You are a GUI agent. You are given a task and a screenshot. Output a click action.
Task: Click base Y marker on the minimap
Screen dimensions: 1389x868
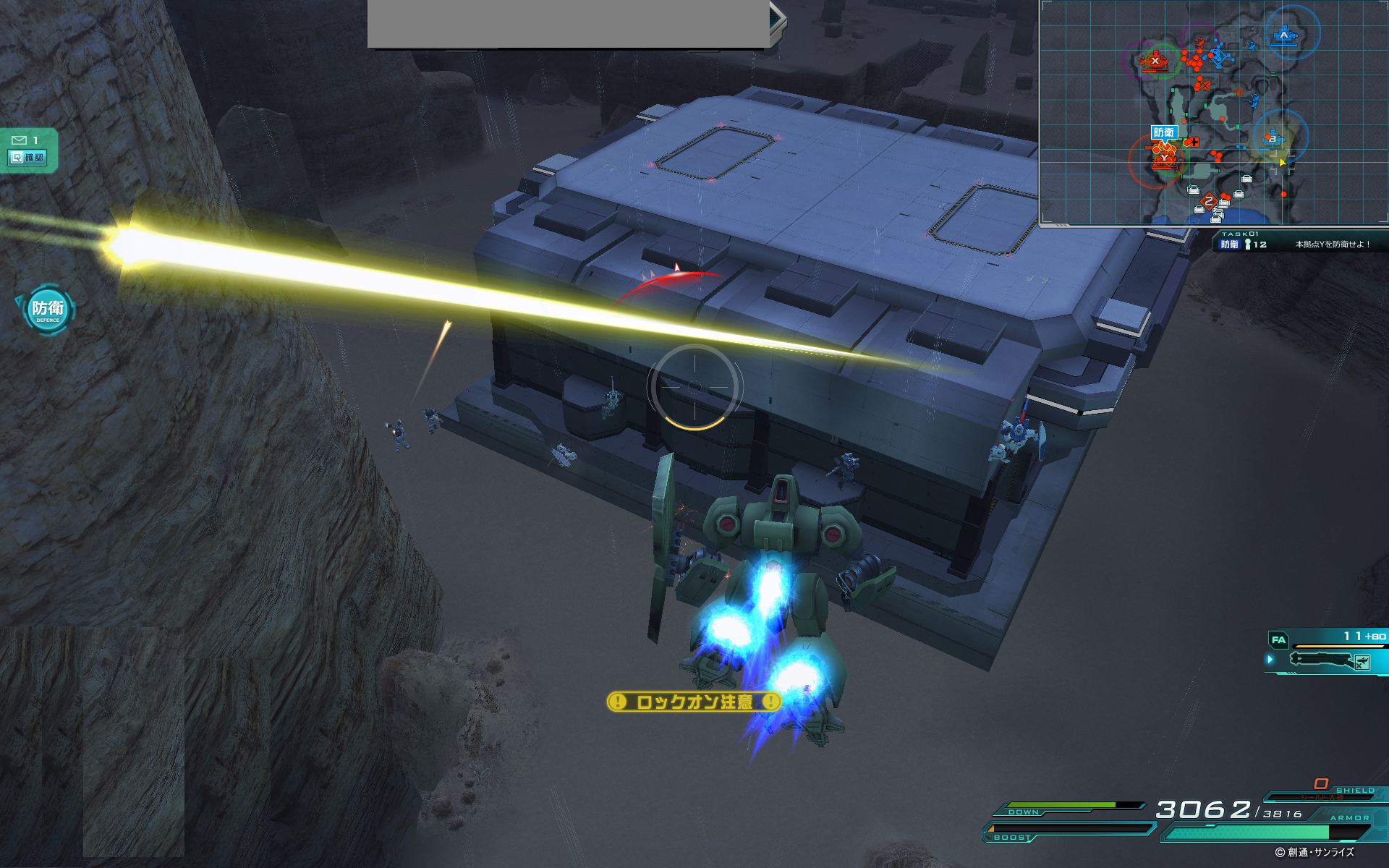click(1163, 158)
